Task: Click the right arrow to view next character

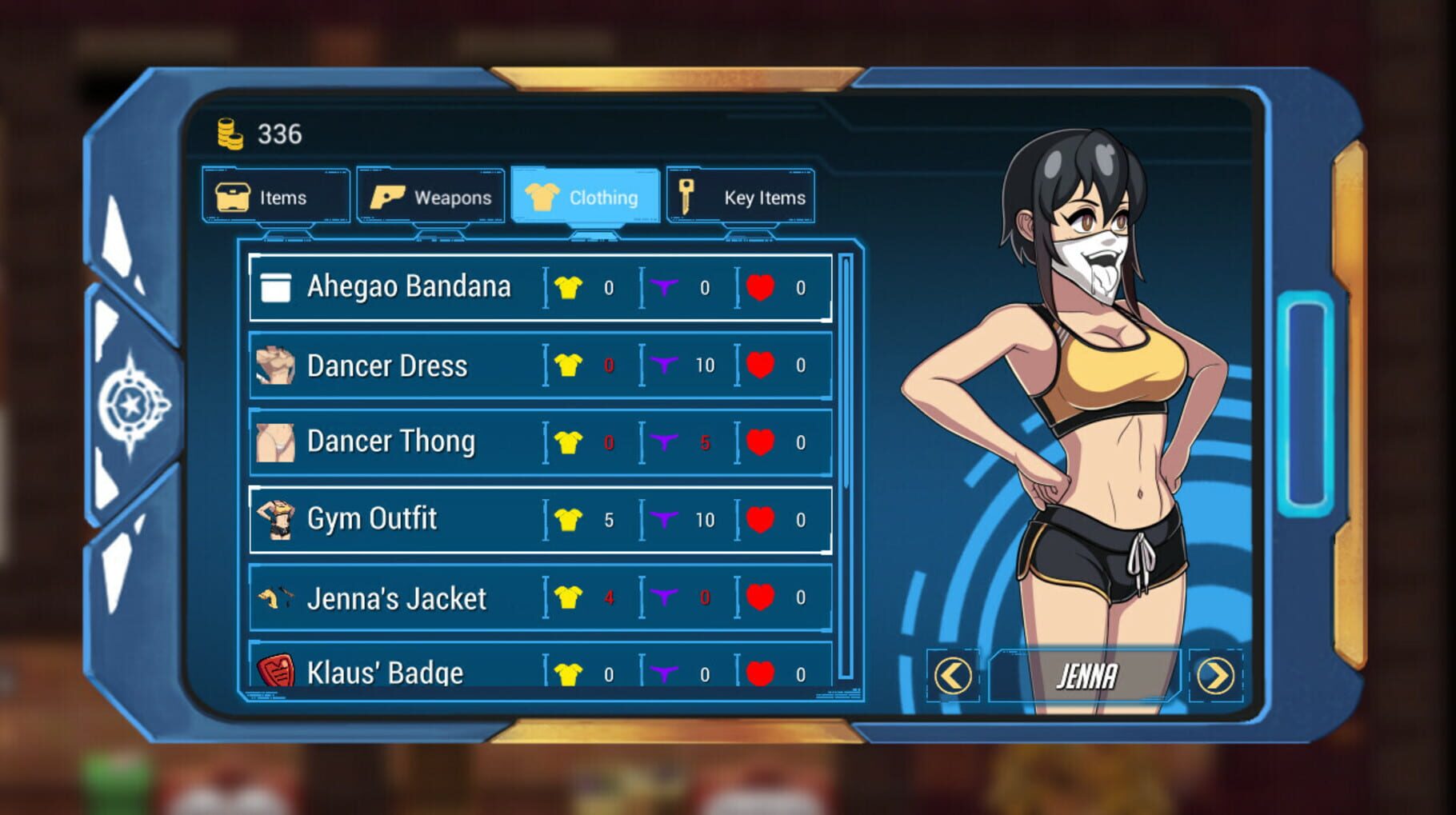Action: pyautogui.click(x=1217, y=675)
